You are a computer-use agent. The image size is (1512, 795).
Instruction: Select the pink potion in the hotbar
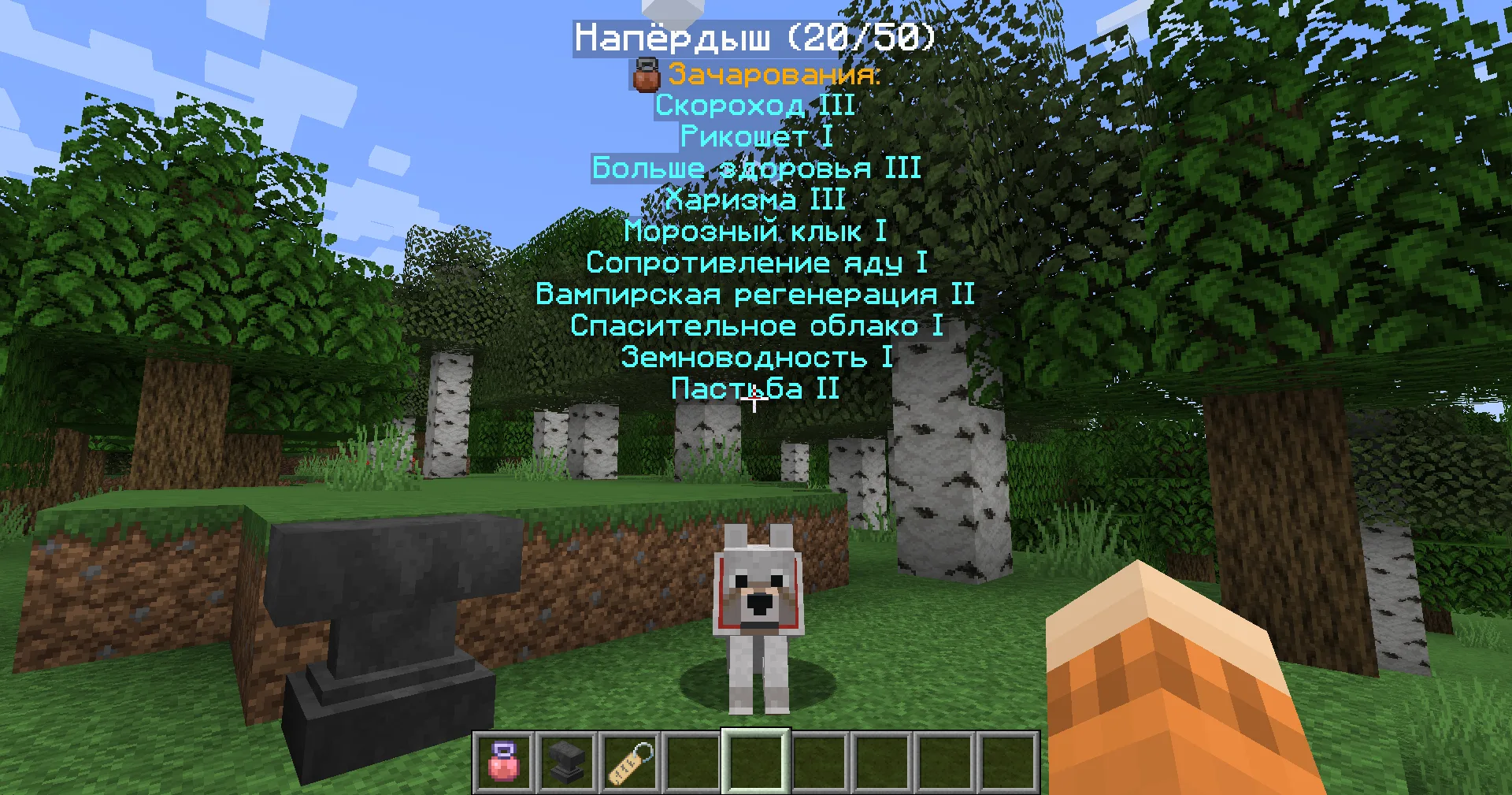pos(505,763)
